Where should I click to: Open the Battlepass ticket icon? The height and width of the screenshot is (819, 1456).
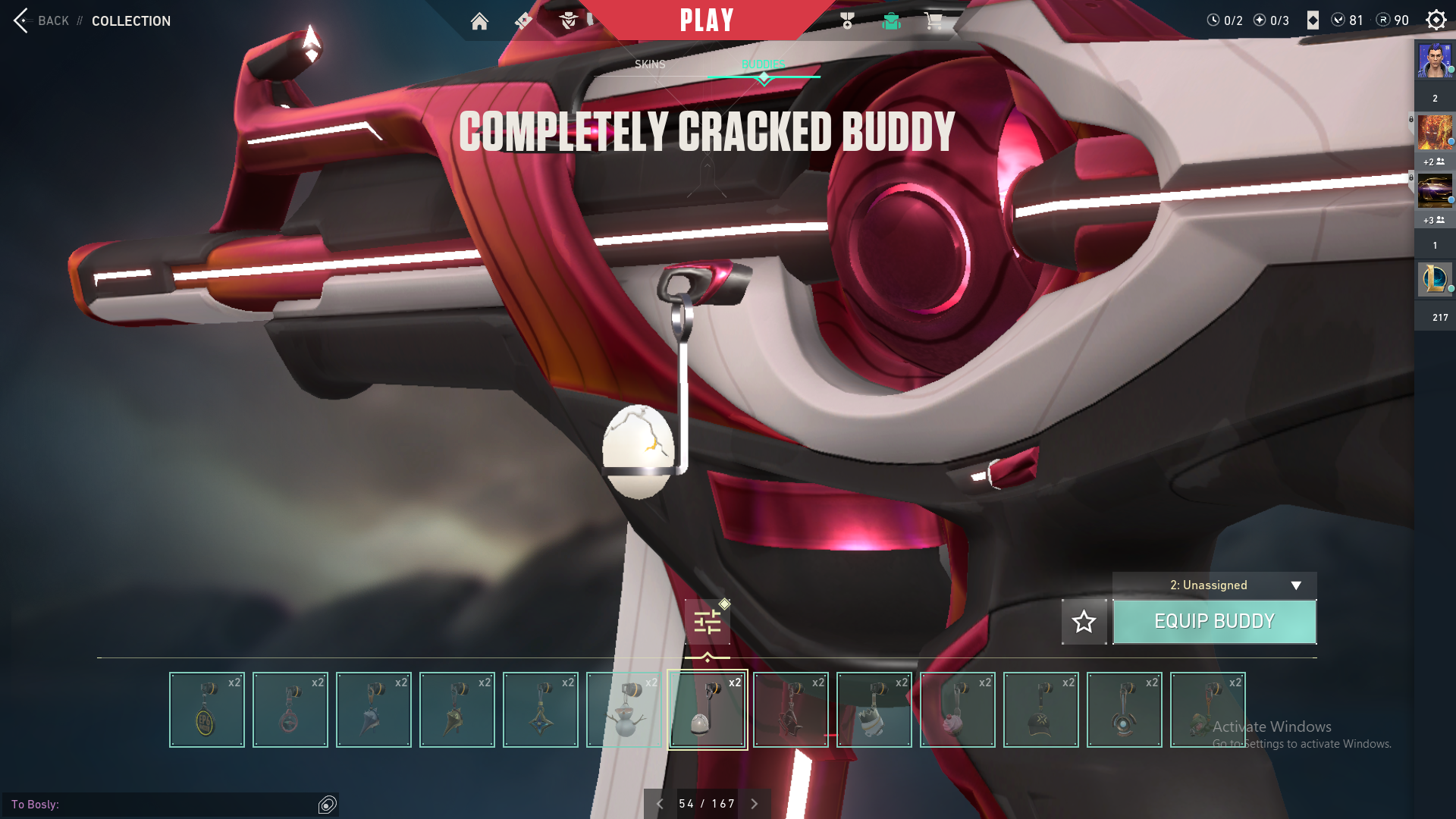coord(523,21)
